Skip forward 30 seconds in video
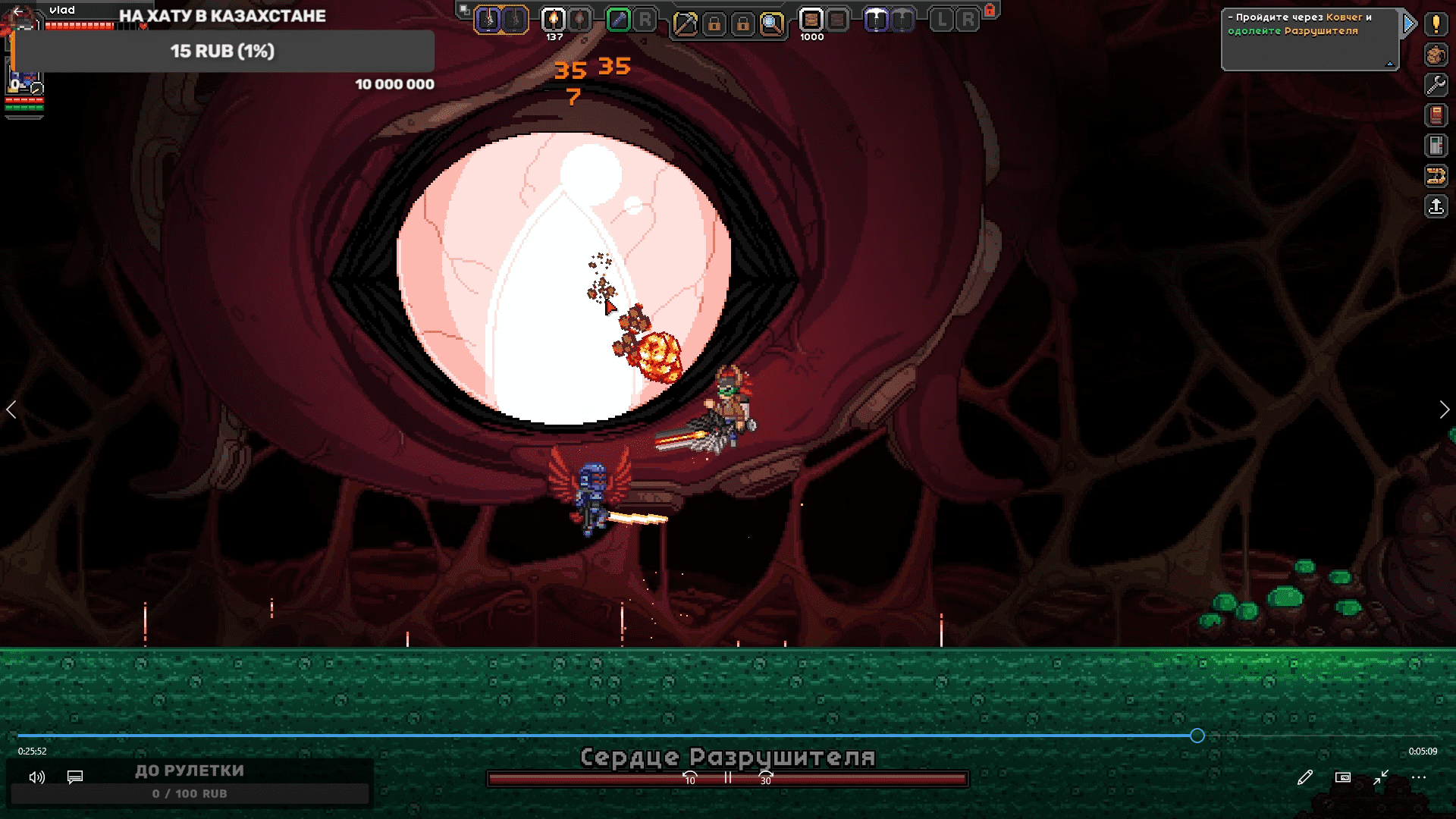The image size is (1456, 819). 766,777
